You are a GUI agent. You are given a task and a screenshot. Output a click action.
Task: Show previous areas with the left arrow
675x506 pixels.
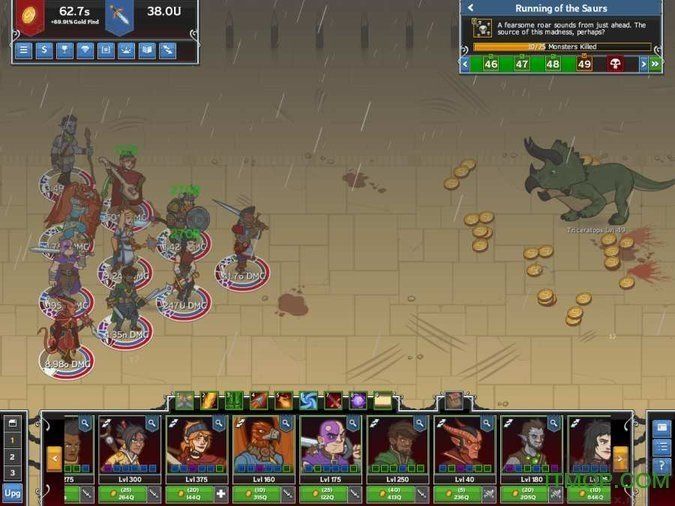point(465,64)
